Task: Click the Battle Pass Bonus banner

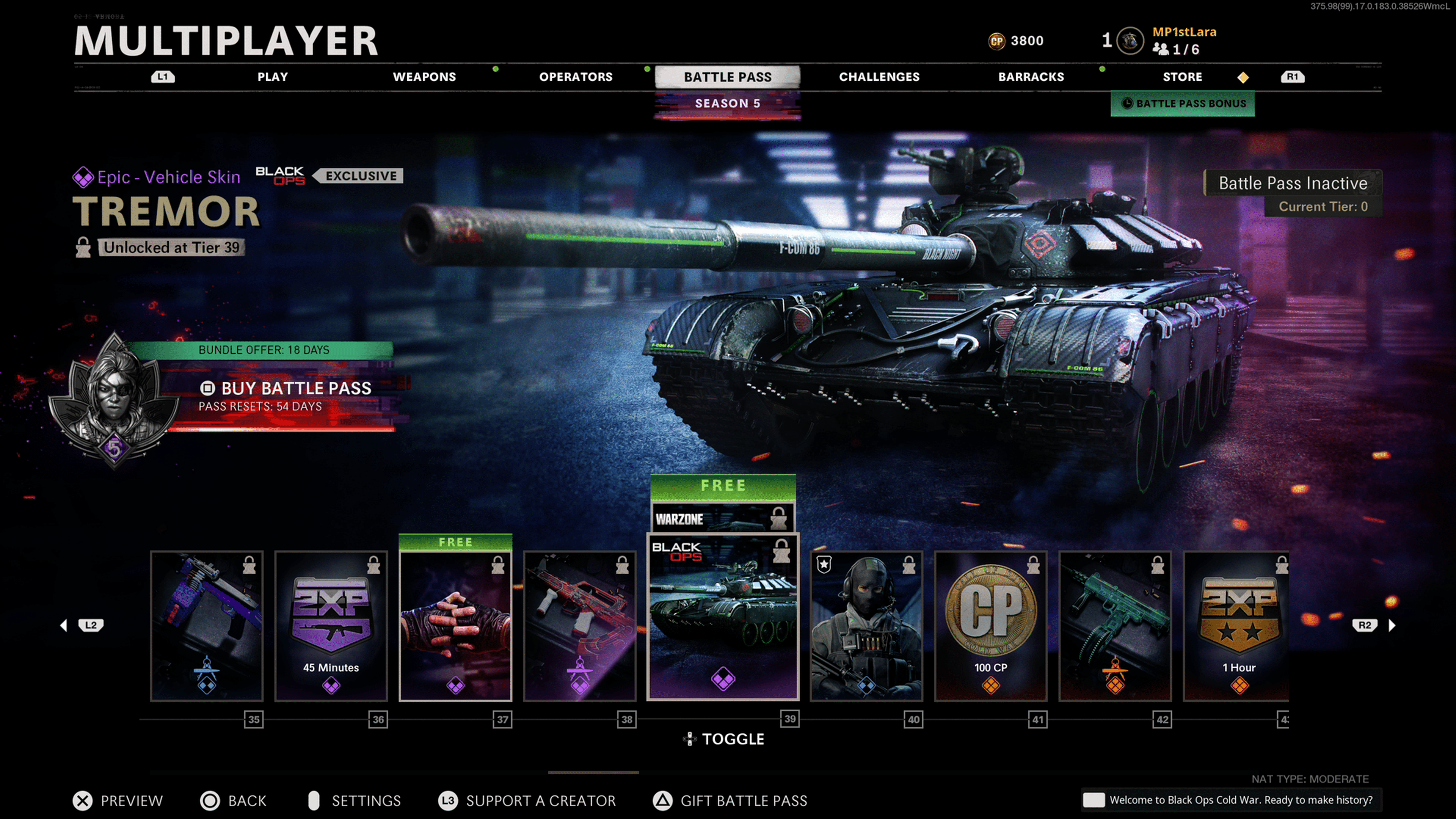Action: (1183, 104)
